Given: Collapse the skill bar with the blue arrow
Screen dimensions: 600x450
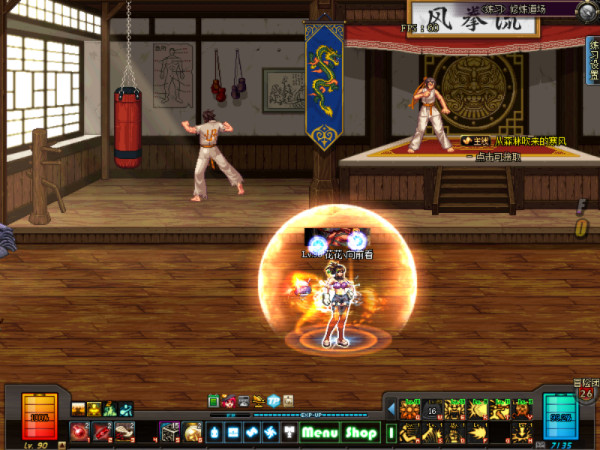Looking at the screenshot, I should (x=391, y=408).
